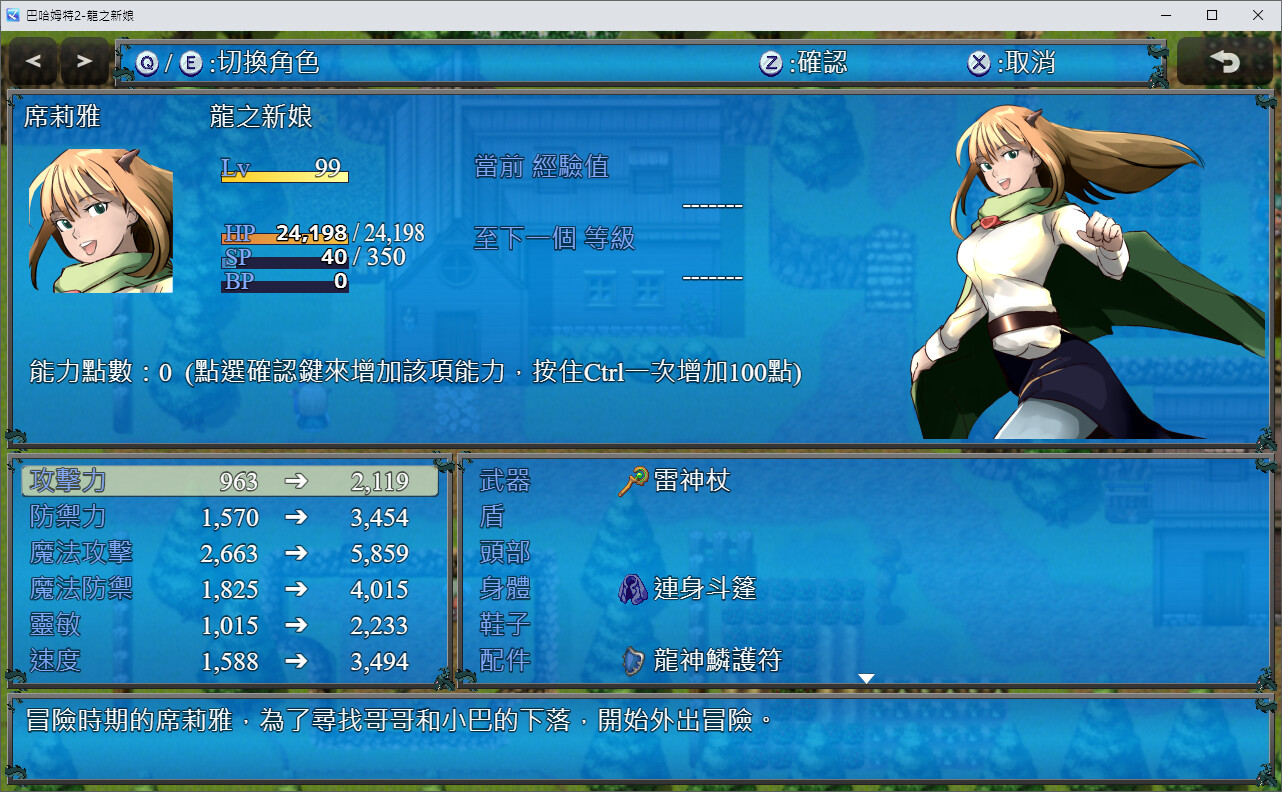This screenshot has height=792, width=1282.
Task: Click the E key icon to switch character
Action: pos(192,61)
